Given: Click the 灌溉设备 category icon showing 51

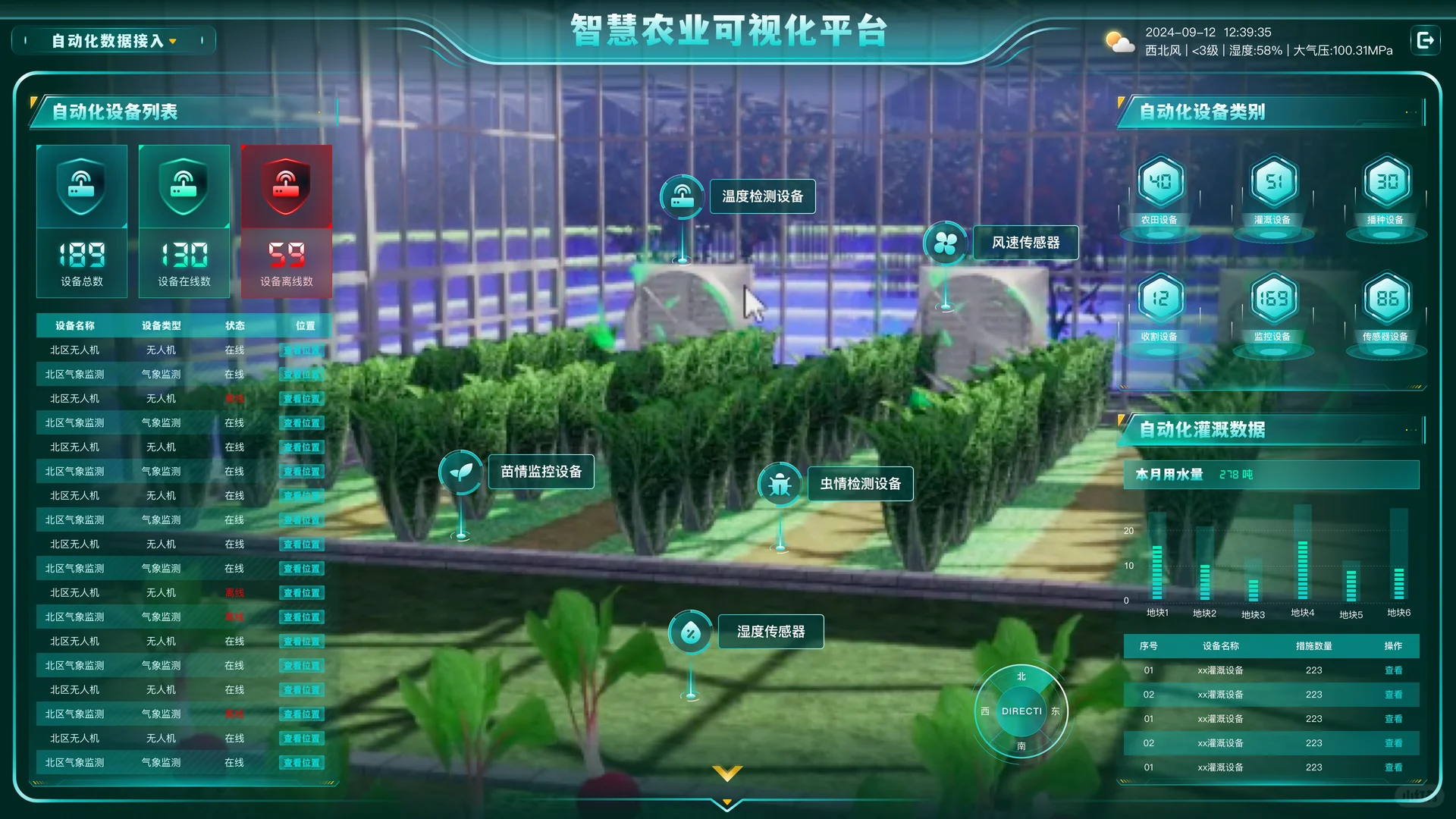Looking at the screenshot, I should pyautogui.click(x=1272, y=182).
